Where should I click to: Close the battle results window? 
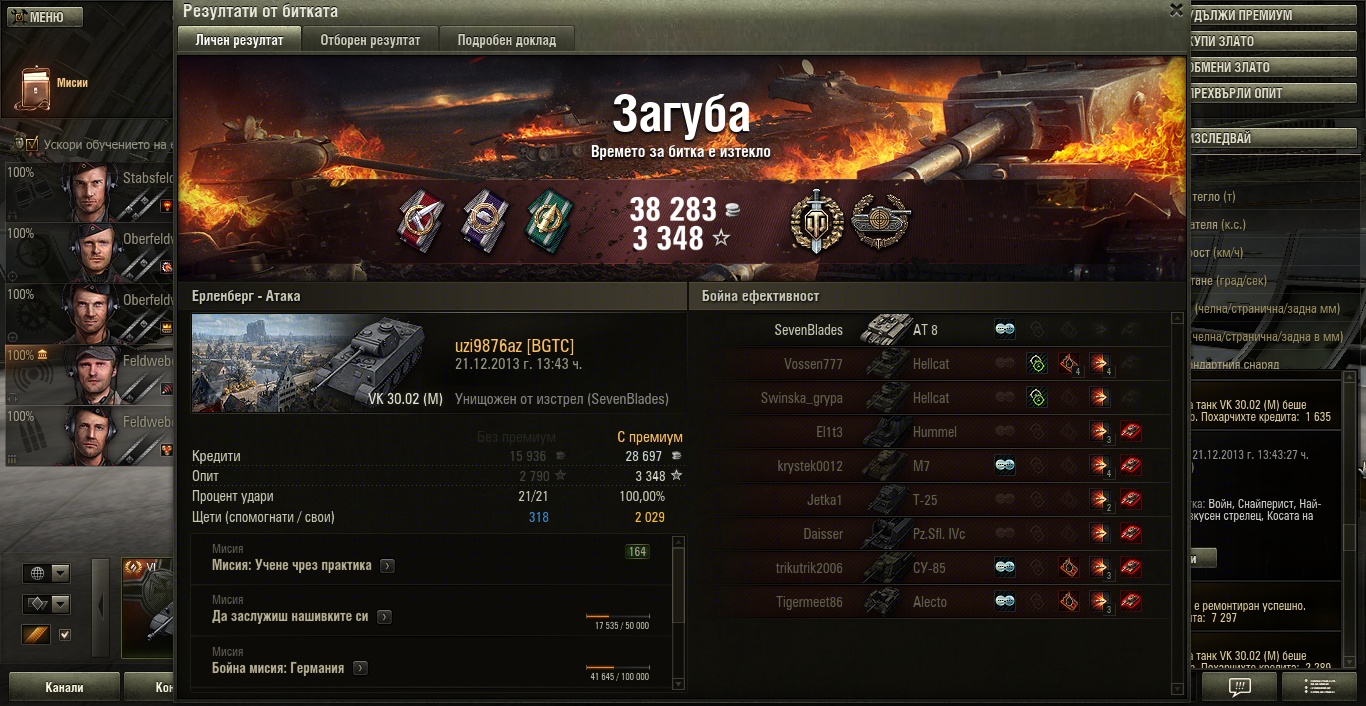[1176, 10]
